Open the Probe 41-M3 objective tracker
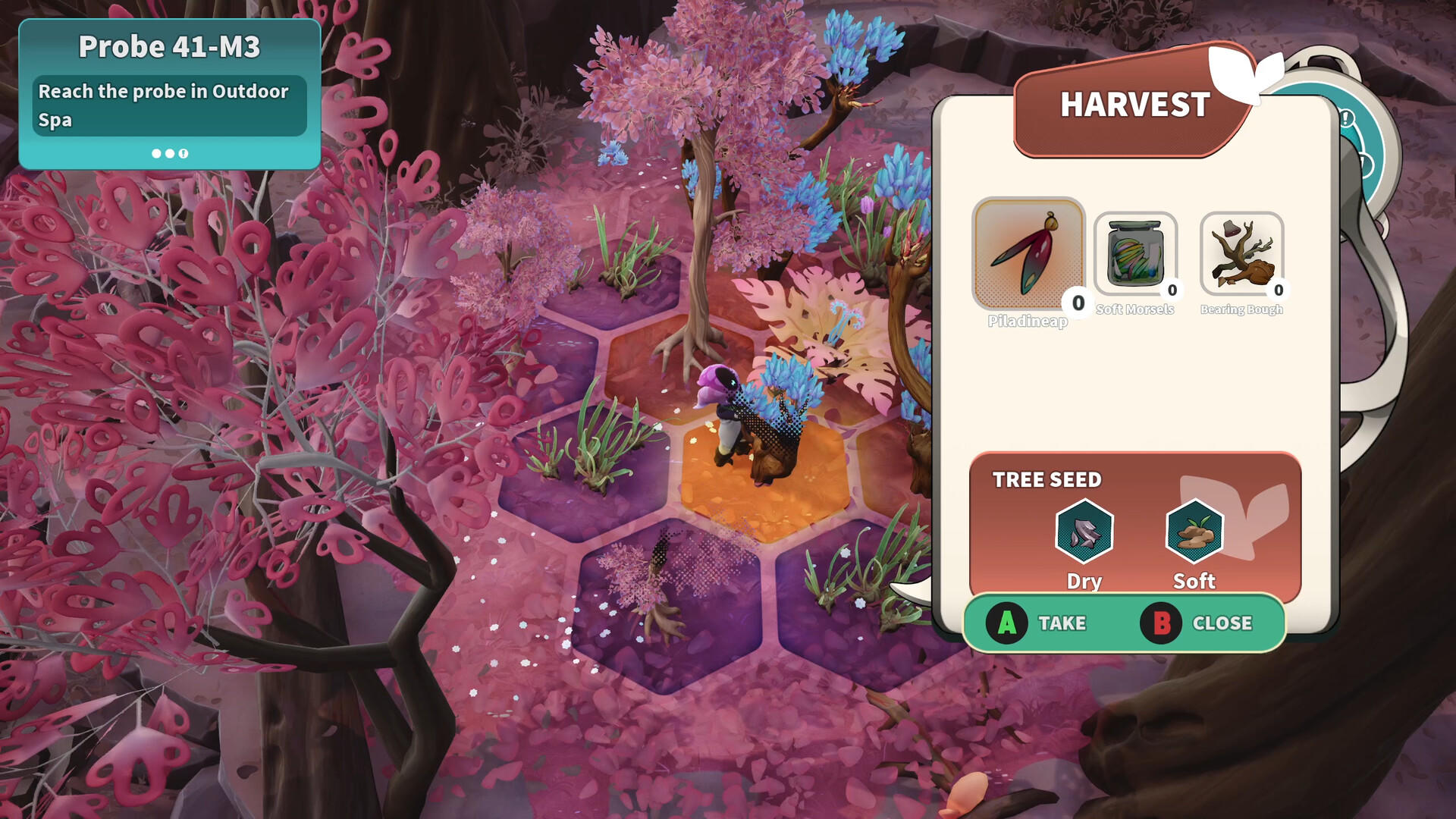 point(170,94)
